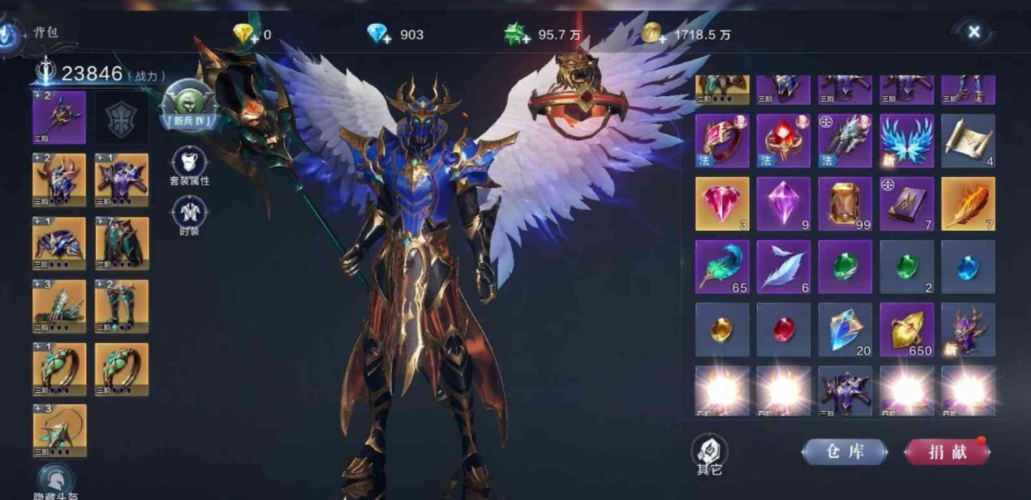Select the equipped purple staff weapon slot
The height and width of the screenshot is (500, 1031).
59,117
